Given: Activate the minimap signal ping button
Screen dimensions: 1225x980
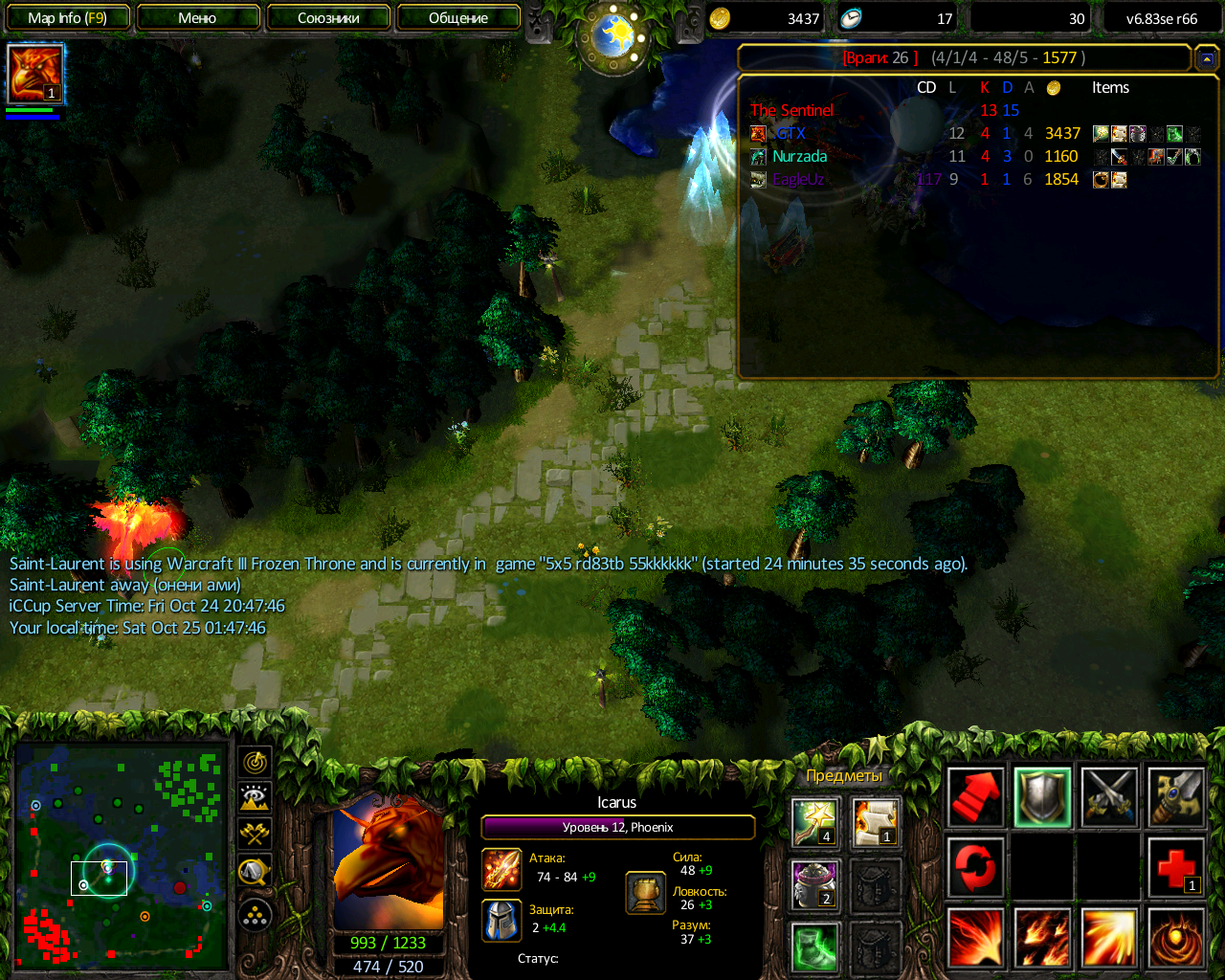Looking at the screenshot, I should pos(255,763).
